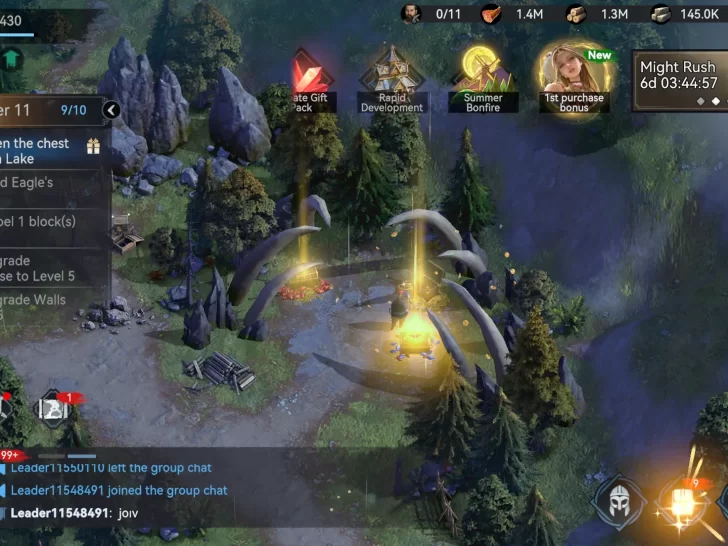This screenshot has width=728, height=546.
Task: Select the Eagle's quest row
Action: point(50,184)
